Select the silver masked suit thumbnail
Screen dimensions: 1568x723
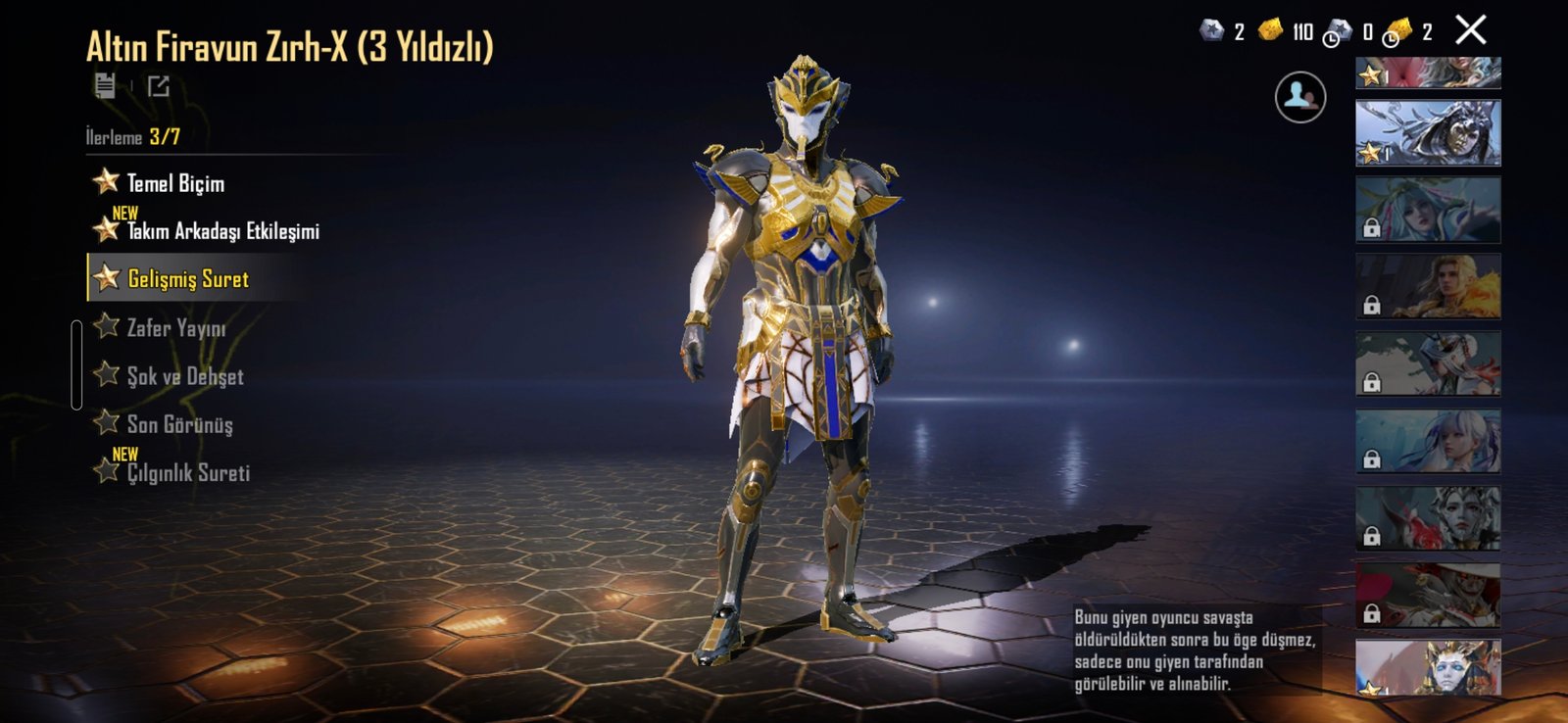tap(1427, 132)
